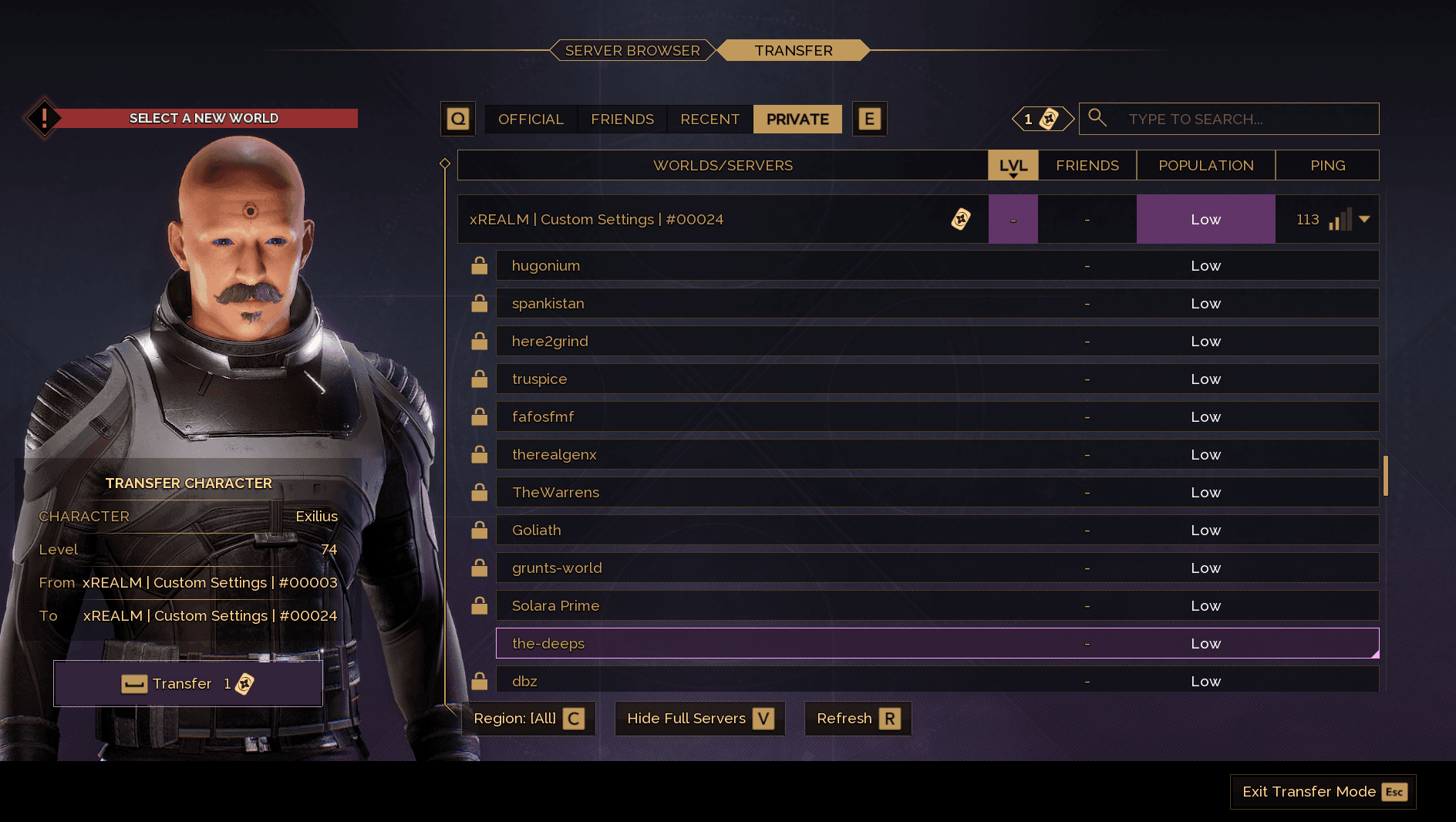Change the Region filter

point(528,719)
